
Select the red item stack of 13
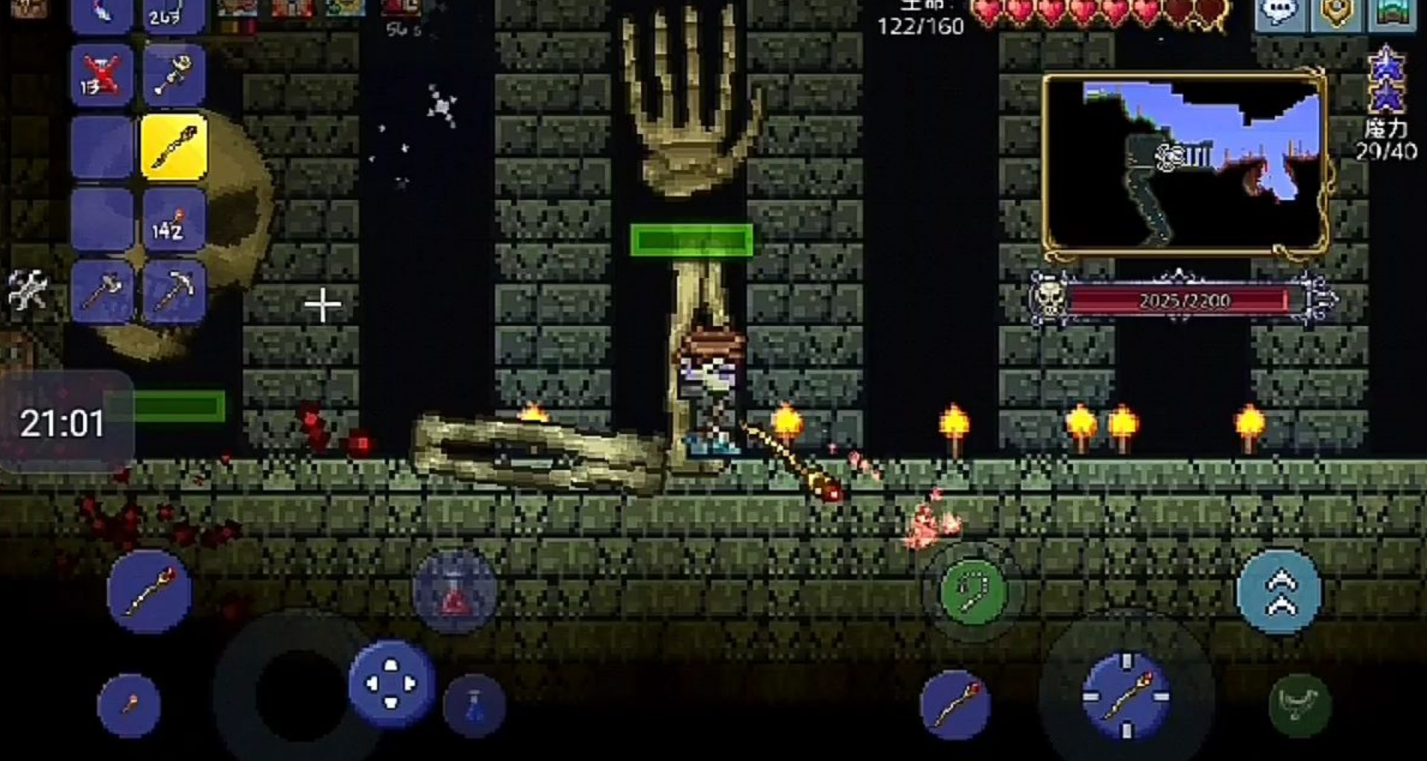coord(101,74)
